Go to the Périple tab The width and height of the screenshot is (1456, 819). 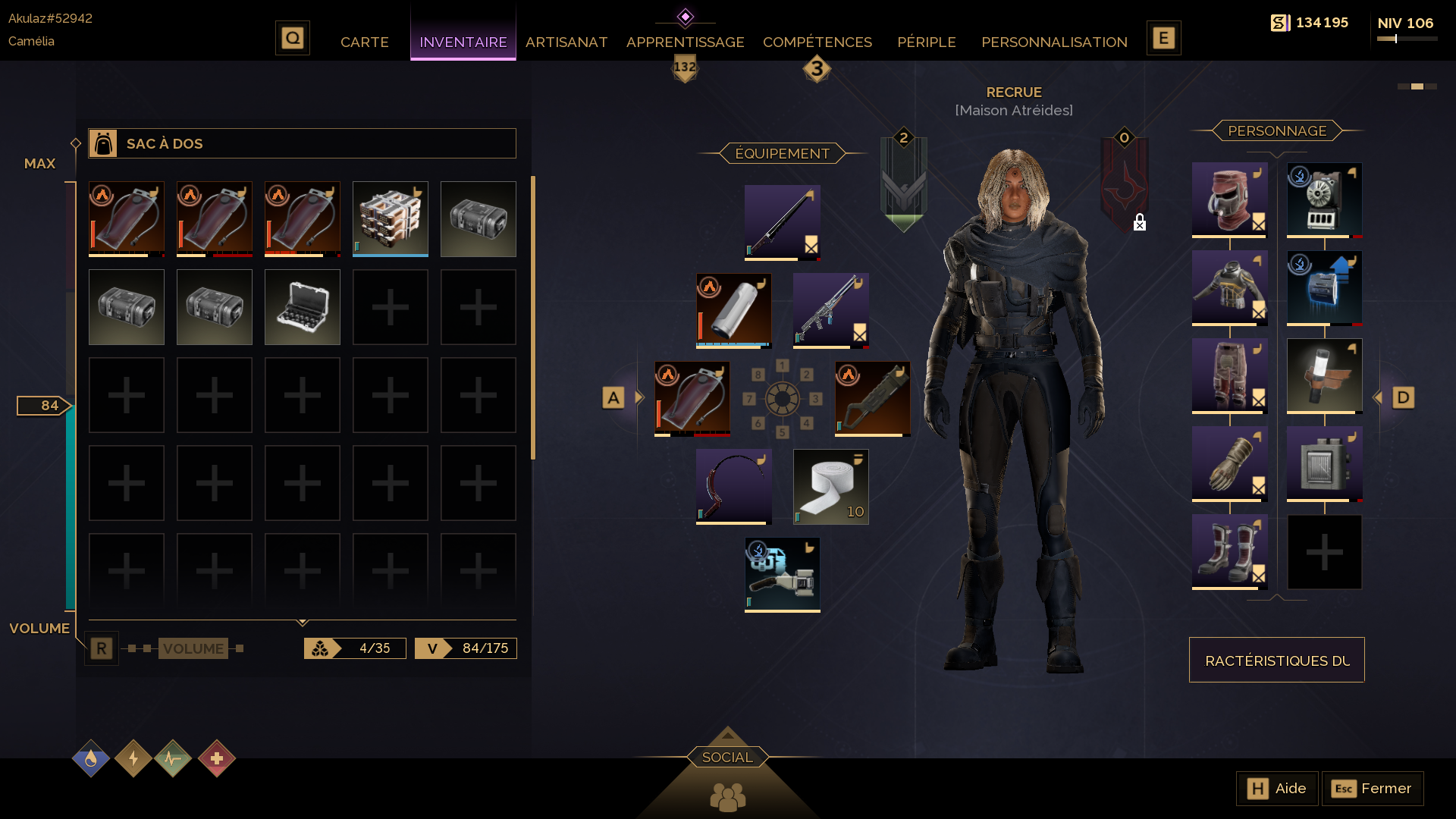pos(926,42)
